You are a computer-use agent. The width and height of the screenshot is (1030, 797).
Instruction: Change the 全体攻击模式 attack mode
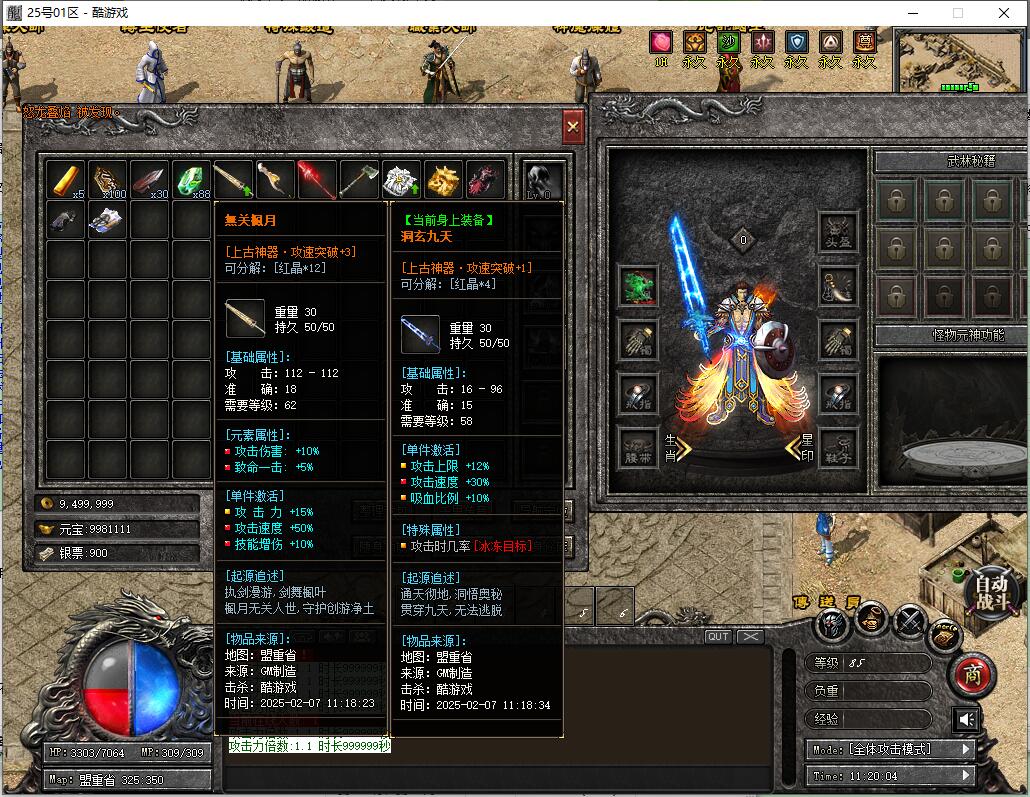point(892,749)
